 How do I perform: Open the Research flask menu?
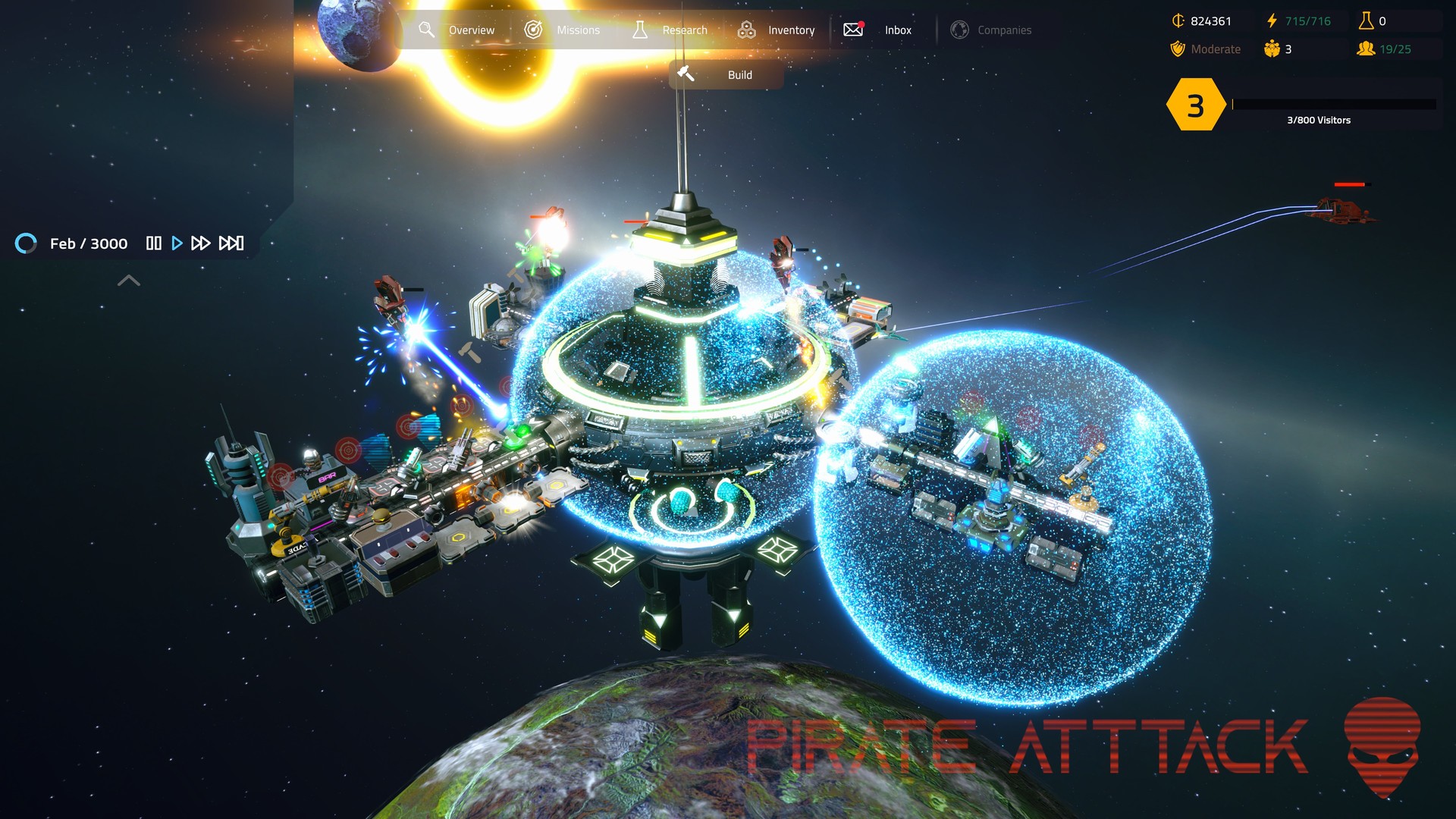click(639, 30)
